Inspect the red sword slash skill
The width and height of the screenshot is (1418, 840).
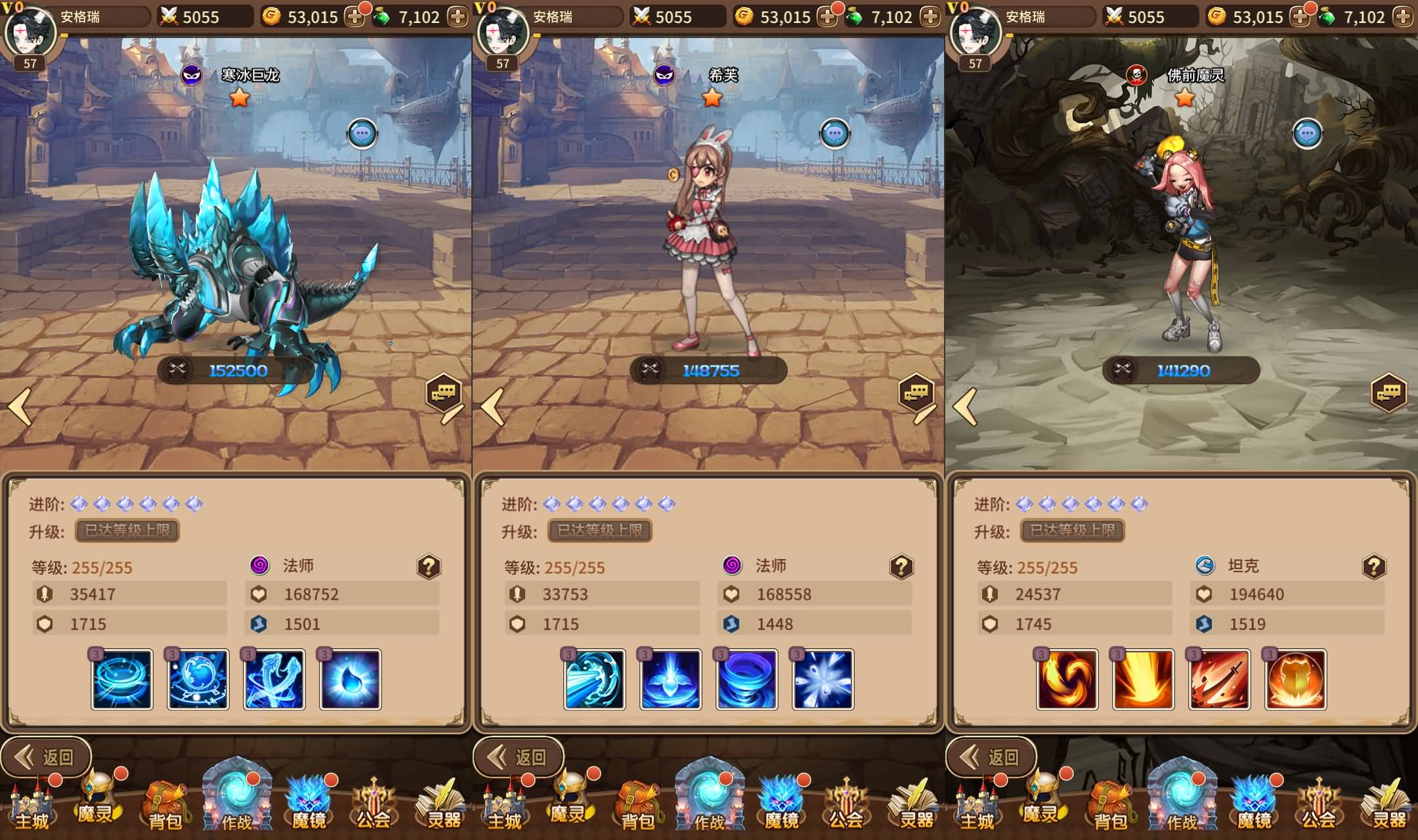(1220, 679)
